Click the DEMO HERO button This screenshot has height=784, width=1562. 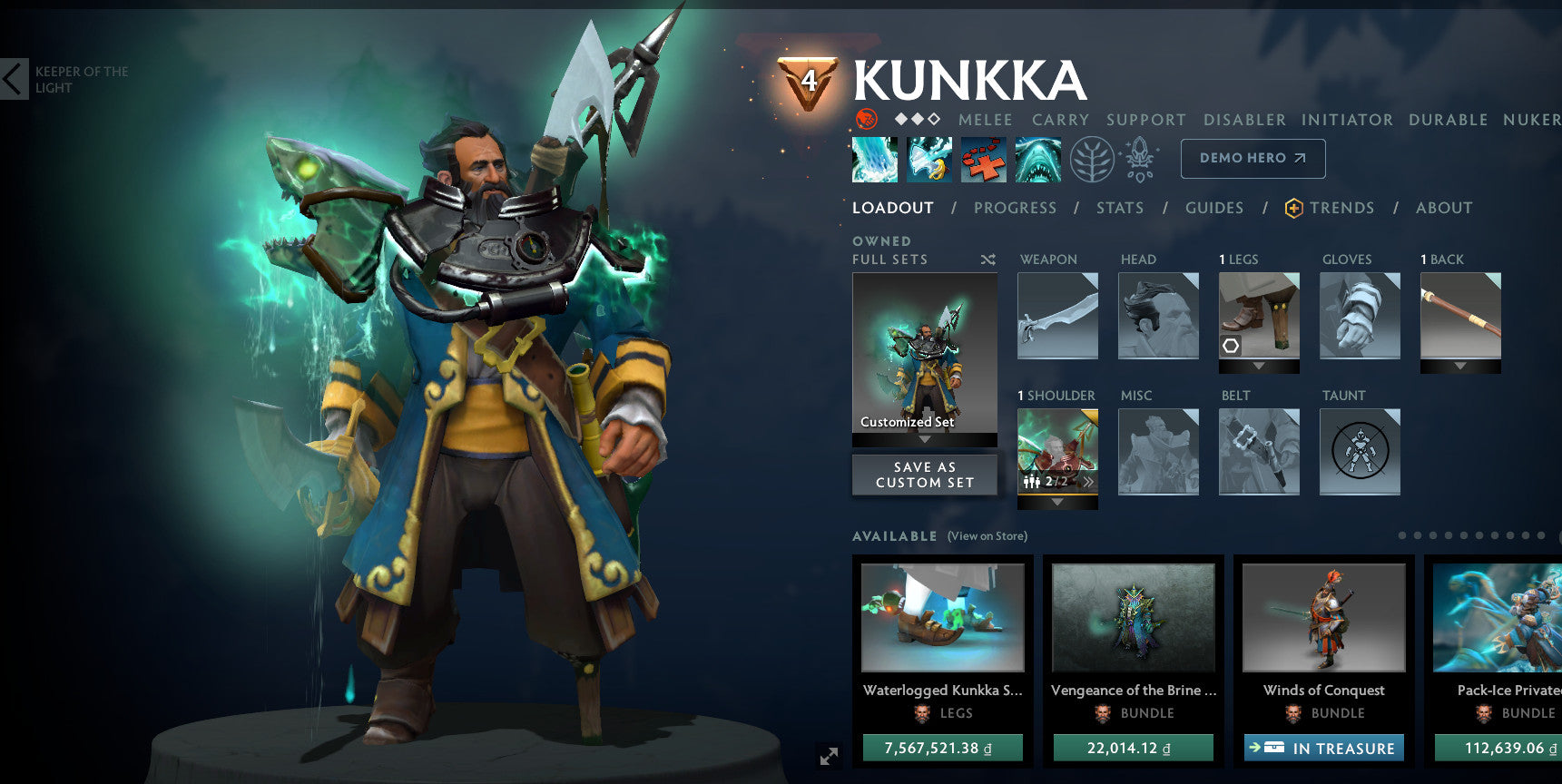coord(1253,158)
